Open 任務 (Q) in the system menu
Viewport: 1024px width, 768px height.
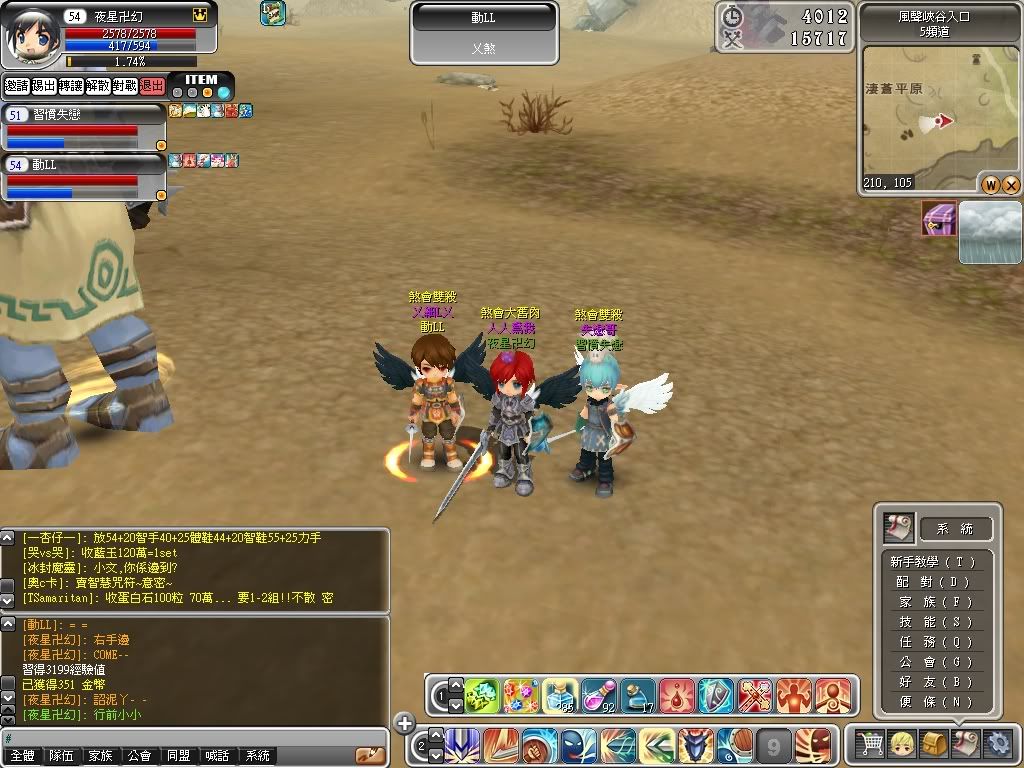934,642
